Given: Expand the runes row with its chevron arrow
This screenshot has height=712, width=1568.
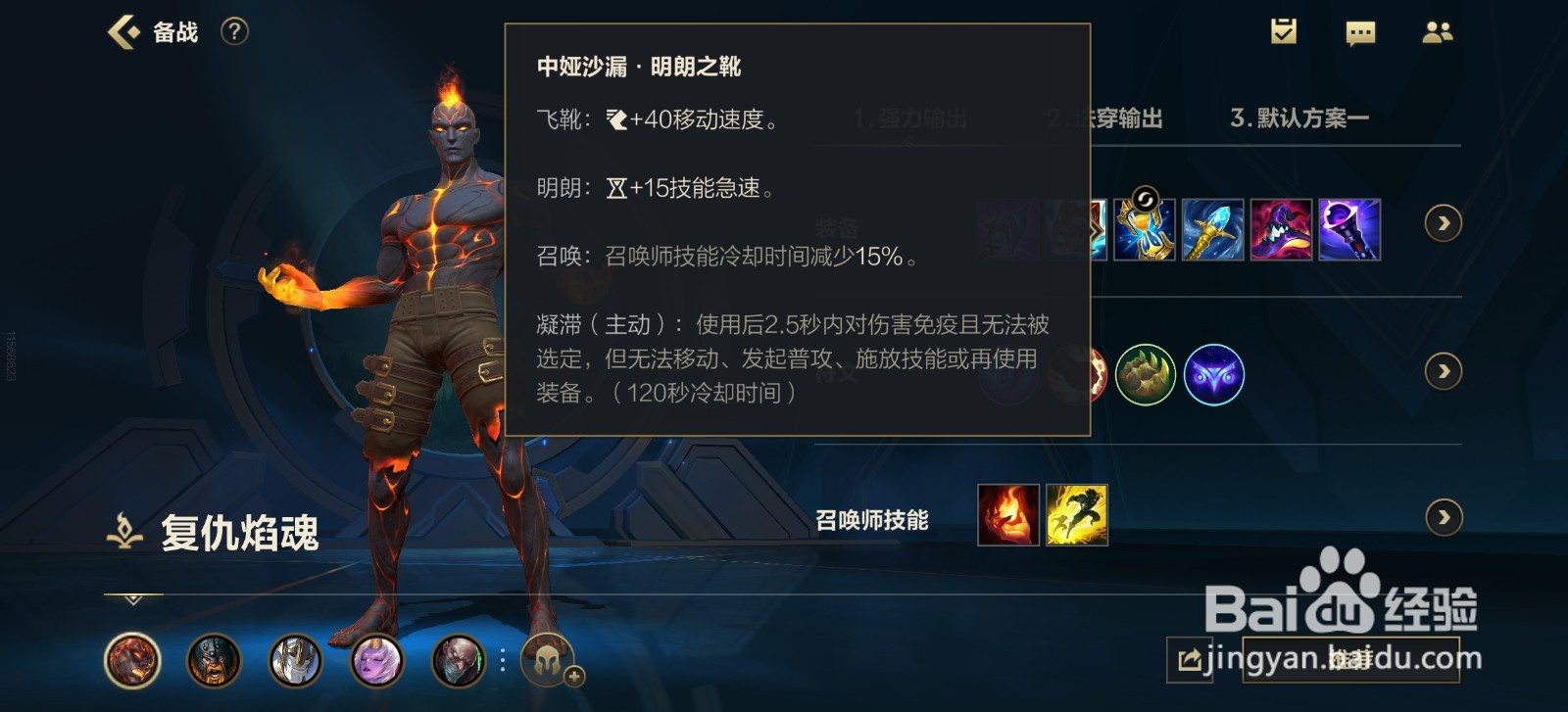Looking at the screenshot, I should [1443, 372].
